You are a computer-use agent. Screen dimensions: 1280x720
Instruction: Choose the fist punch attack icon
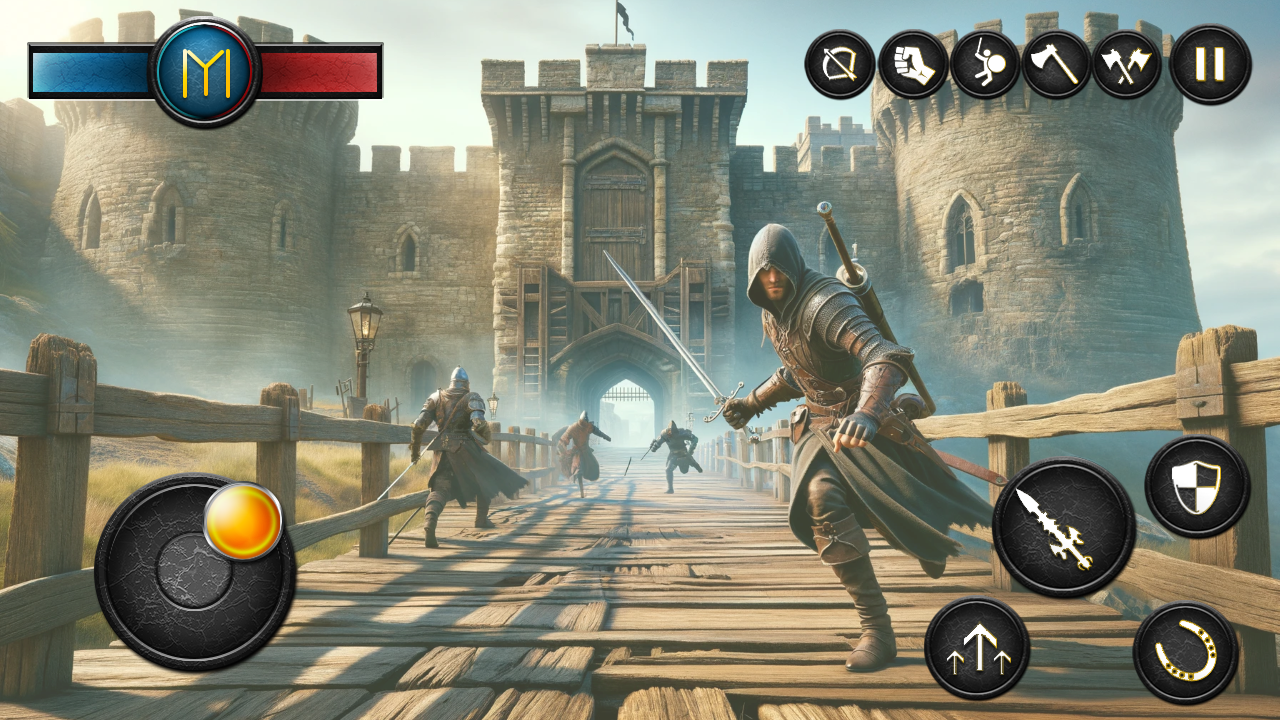pos(913,65)
